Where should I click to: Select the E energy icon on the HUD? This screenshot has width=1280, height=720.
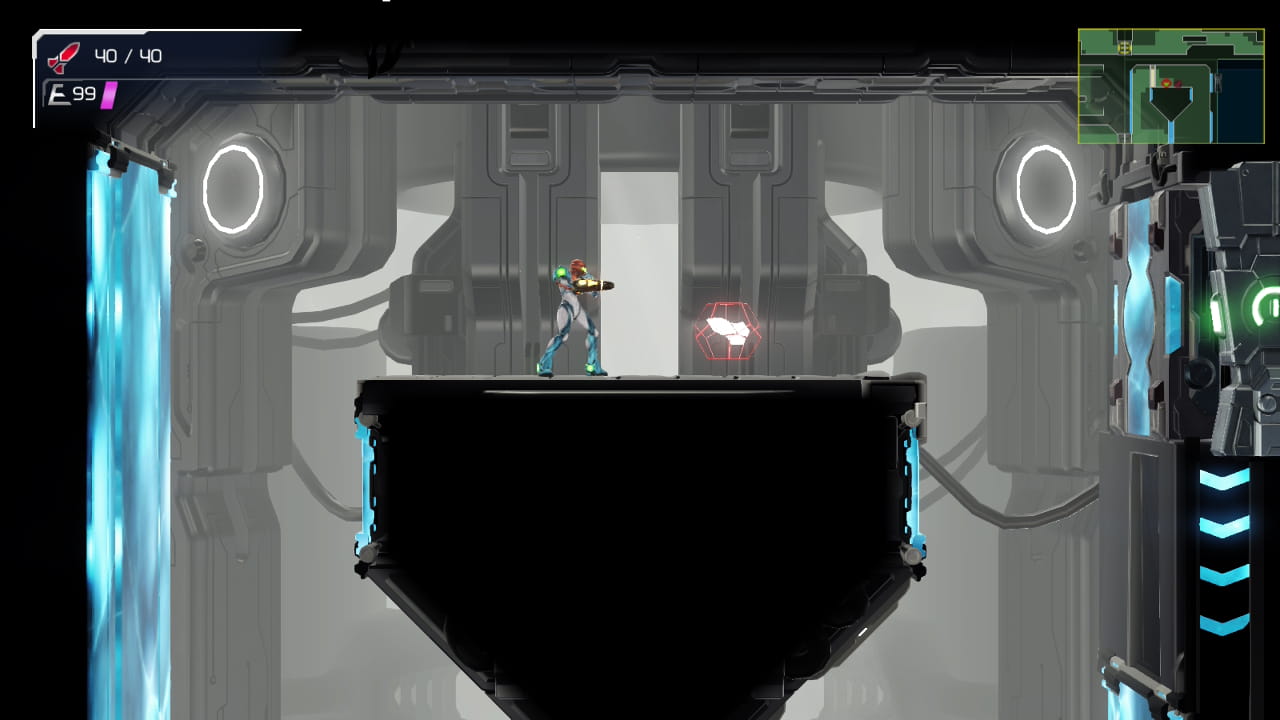tap(60, 94)
